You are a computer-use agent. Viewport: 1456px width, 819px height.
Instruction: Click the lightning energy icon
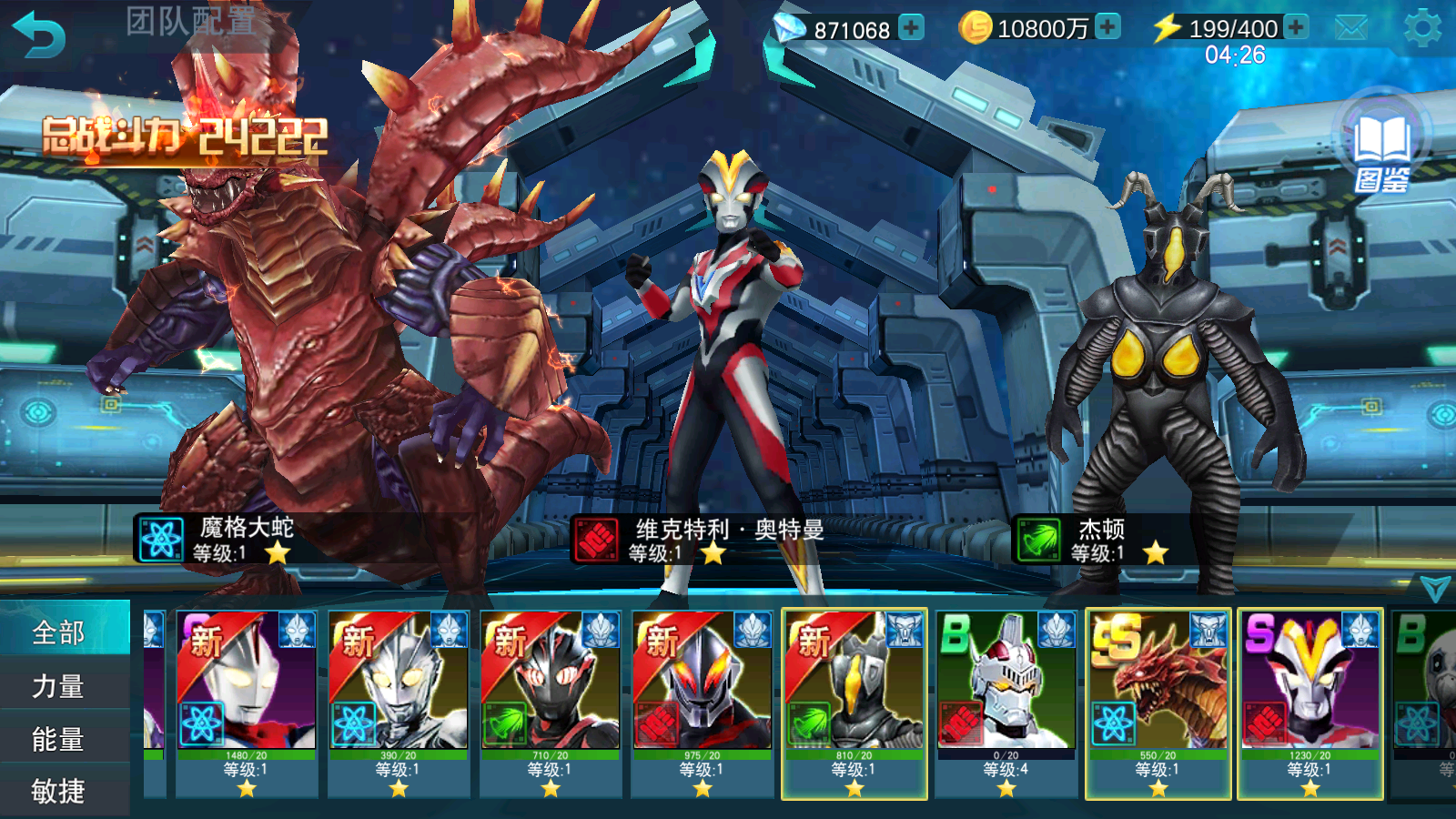tap(1168, 28)
